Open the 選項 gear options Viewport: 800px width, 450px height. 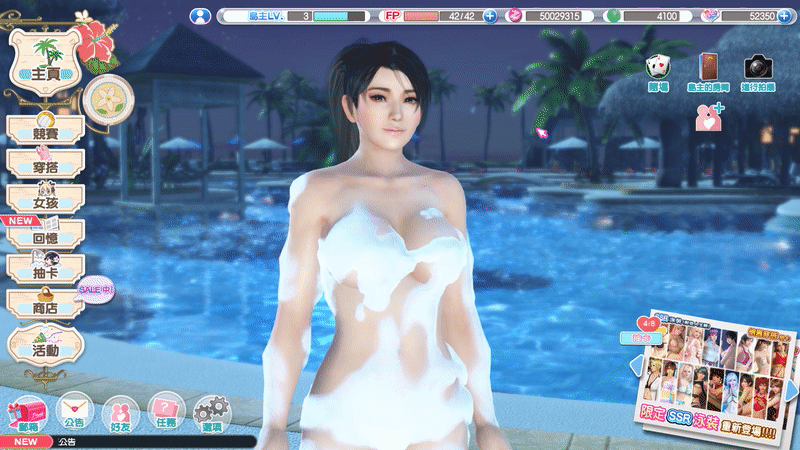211,412
